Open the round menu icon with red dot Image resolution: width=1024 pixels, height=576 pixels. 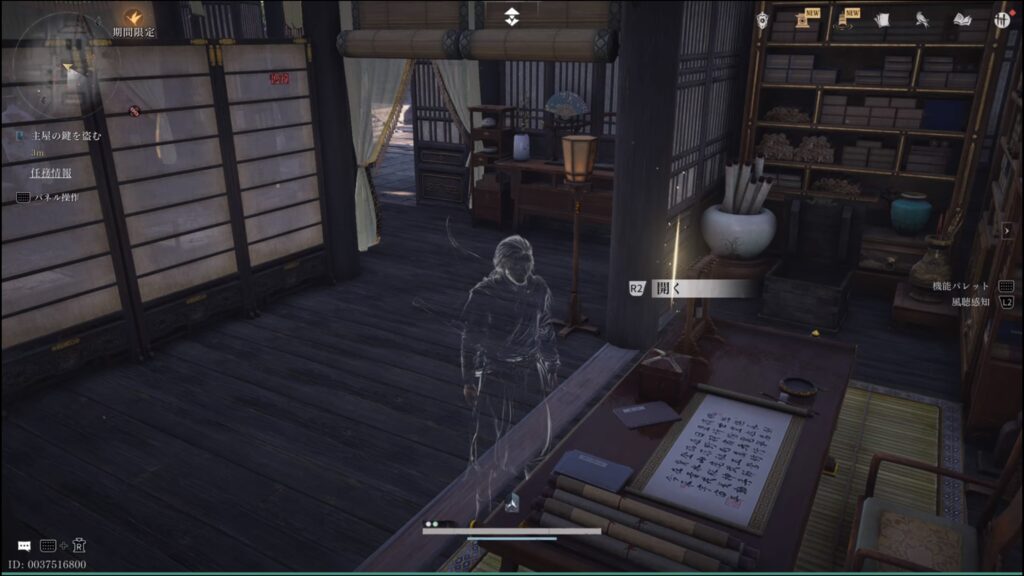point(1000,19)
